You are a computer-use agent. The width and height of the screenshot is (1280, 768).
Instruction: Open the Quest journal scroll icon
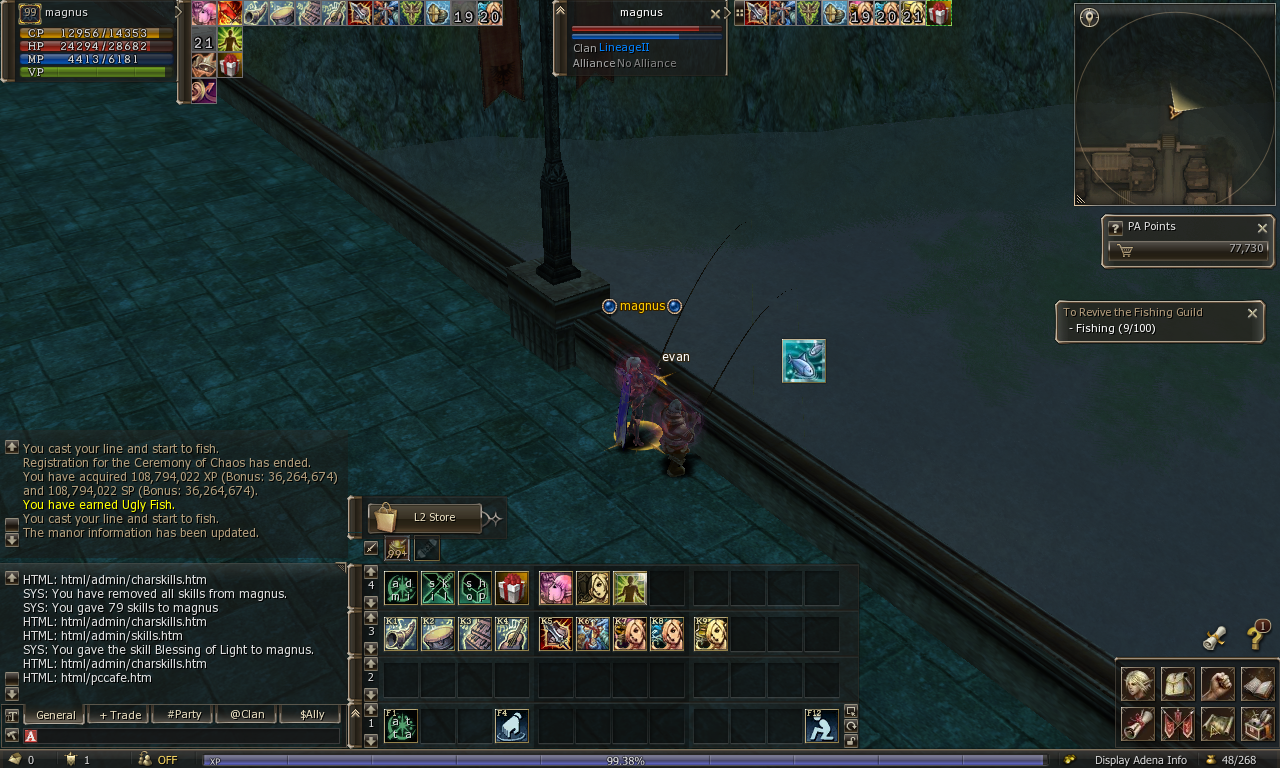tap(1137, 723)
